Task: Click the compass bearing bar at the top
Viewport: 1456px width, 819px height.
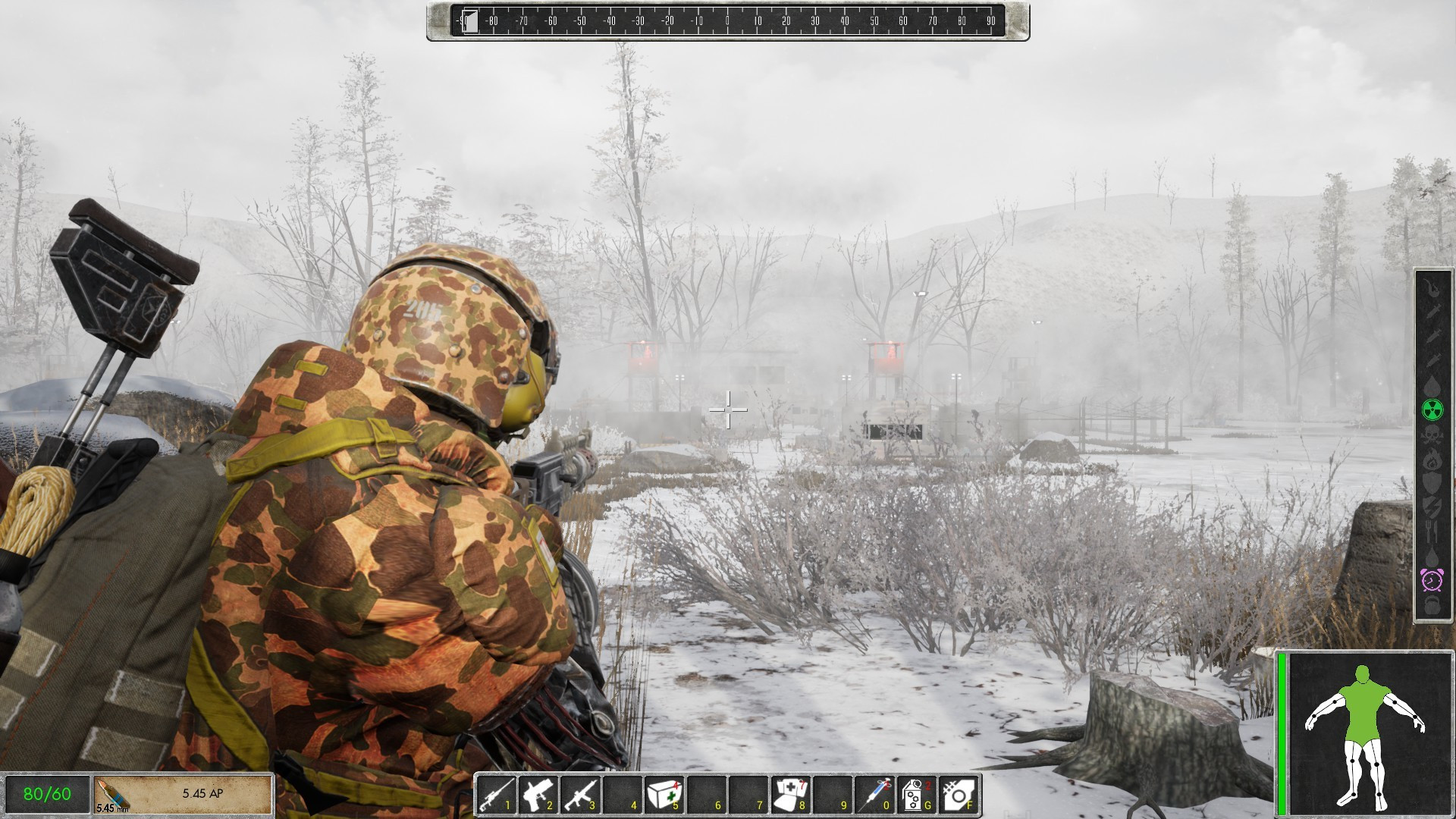Action: tap(726, 21)
